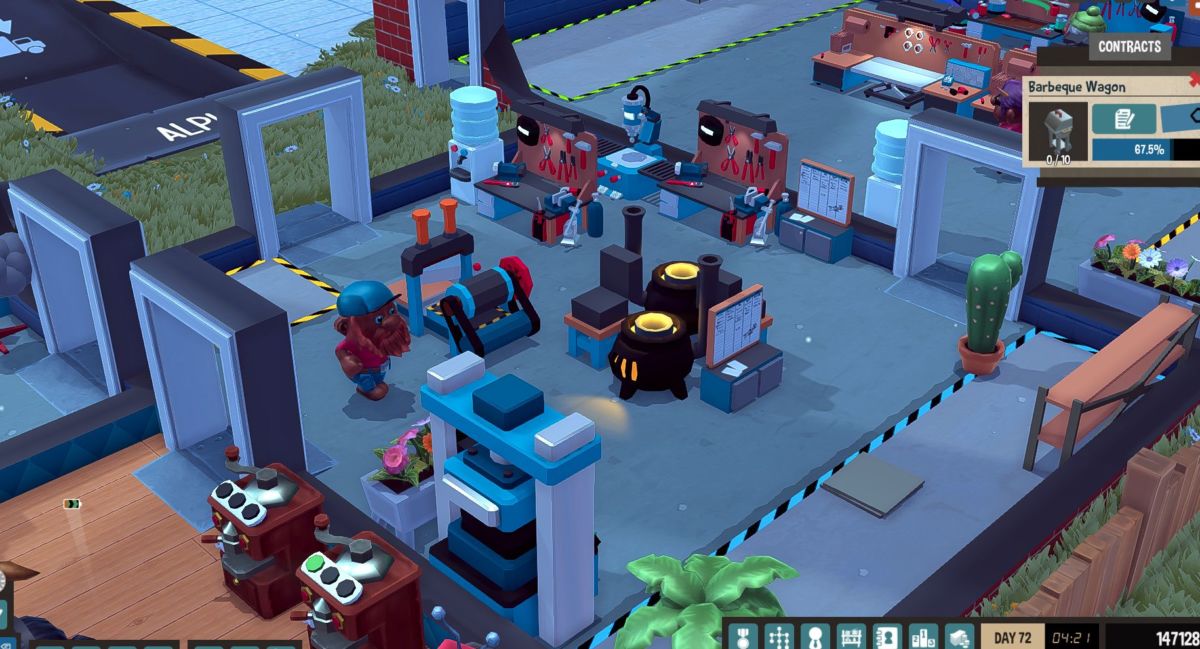Select the Barbeque Wagon contract thumbnail
1200x649 pixels.
[x=1056, y=131]
